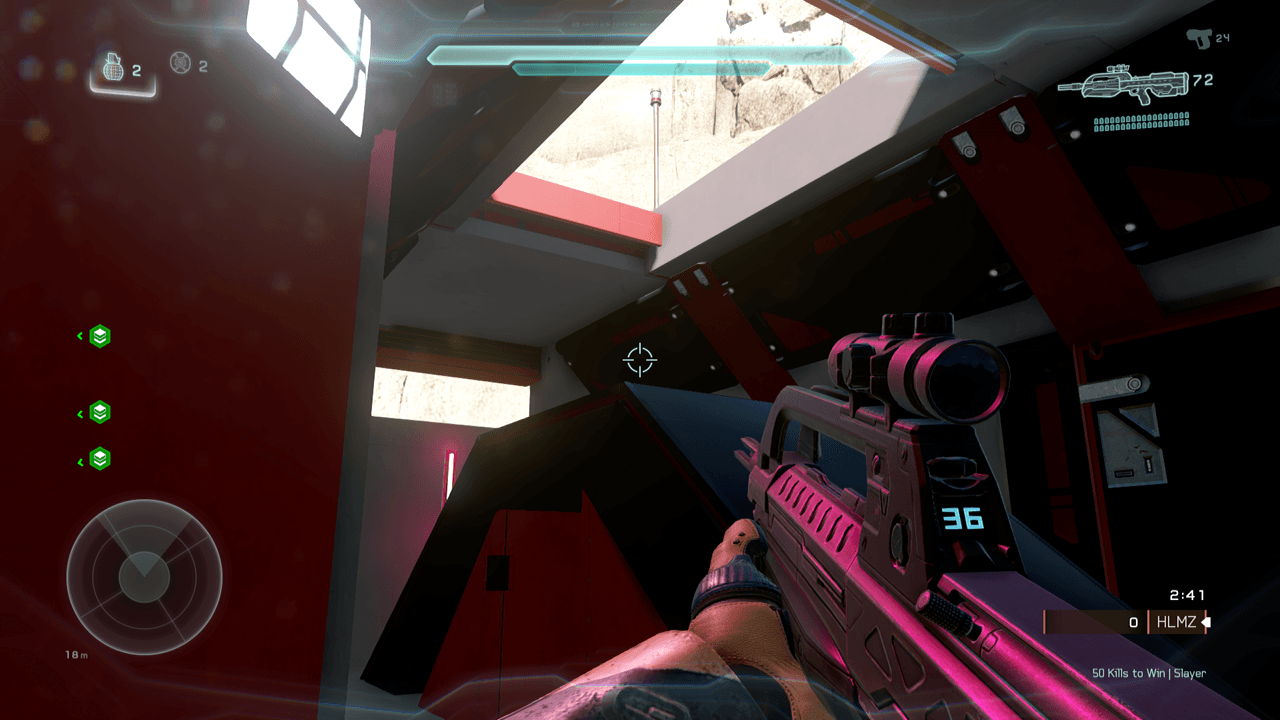
Task: Switch to the secondary pistol icon
Action: tap(1198, 37)
